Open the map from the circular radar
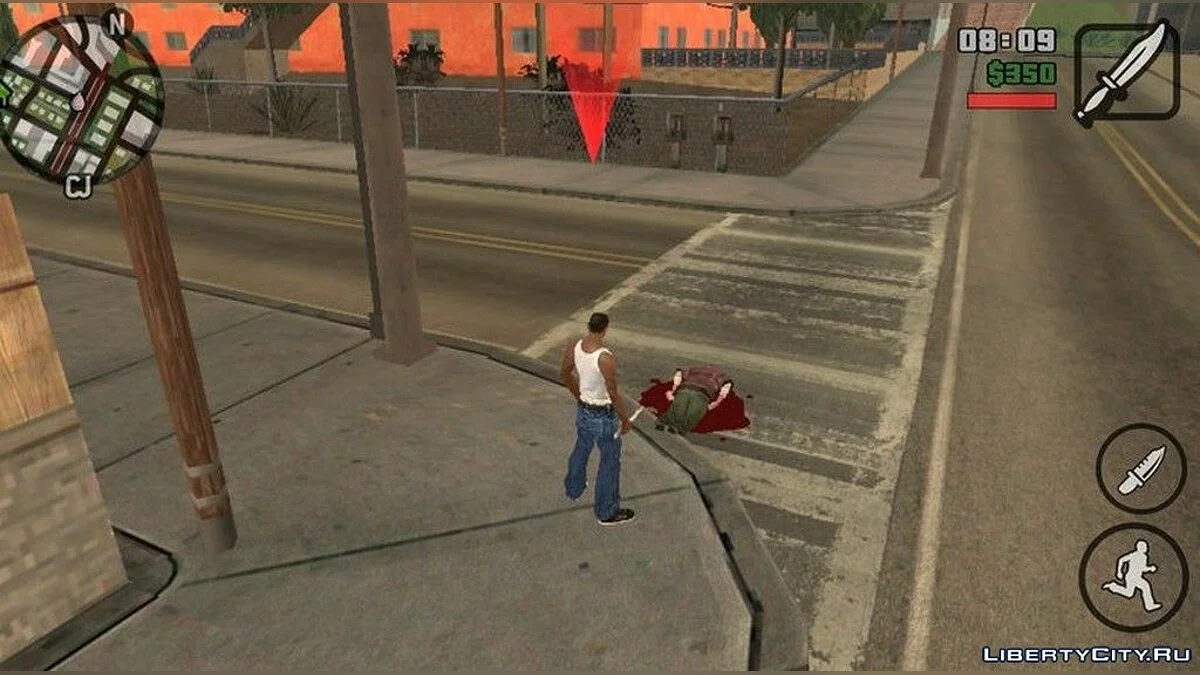1200x675 pixels. click(80, 98)
